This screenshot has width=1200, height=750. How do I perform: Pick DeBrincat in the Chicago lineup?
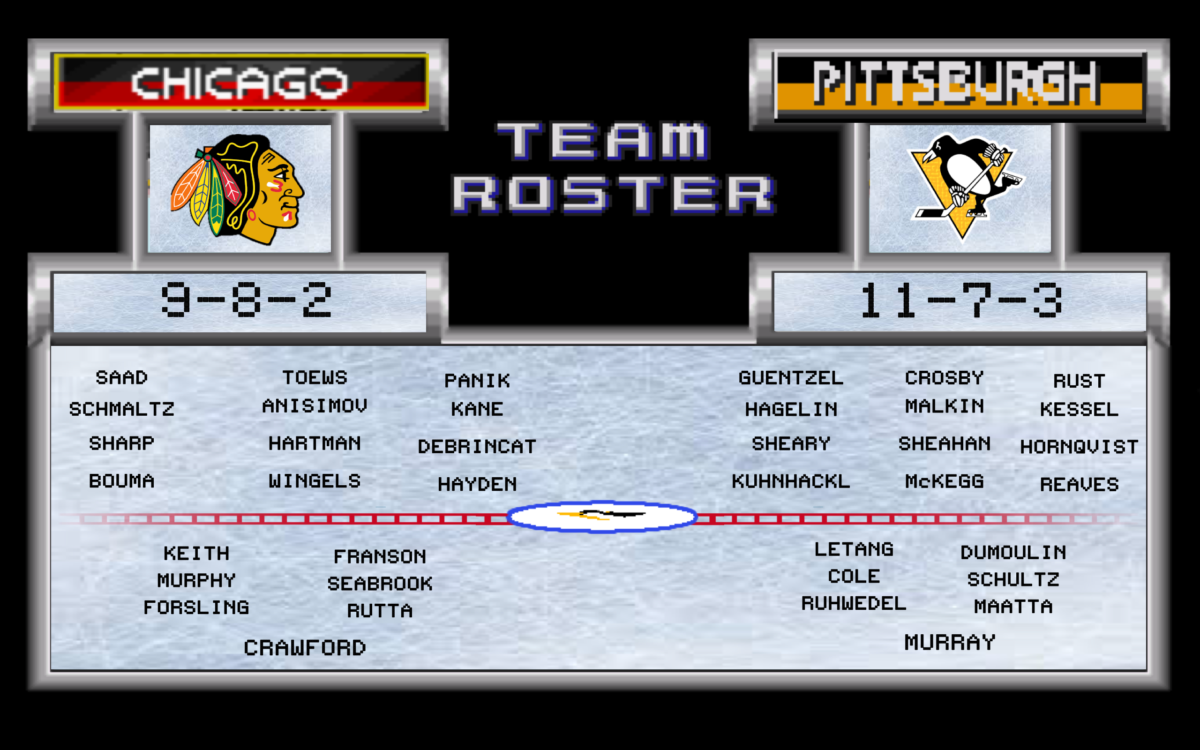pyautogui.click(x=477, y=447)
